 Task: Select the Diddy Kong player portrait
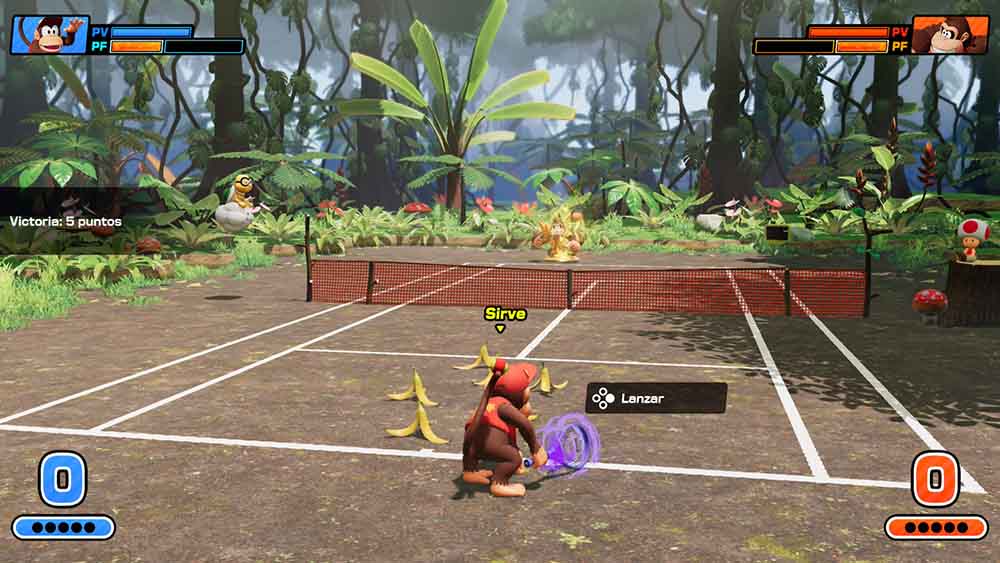coord(49,35)
